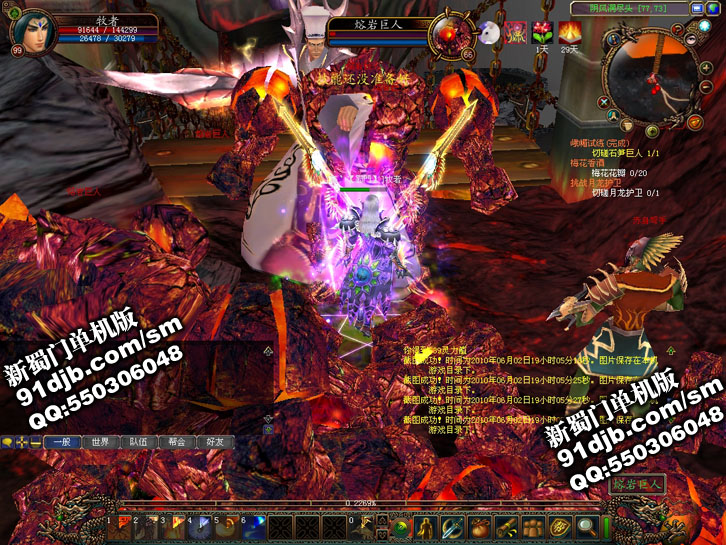The width and height of the screenshot is (726, 545).
Task: Select the 帮会 chat tab
Action: pos(176,441)
